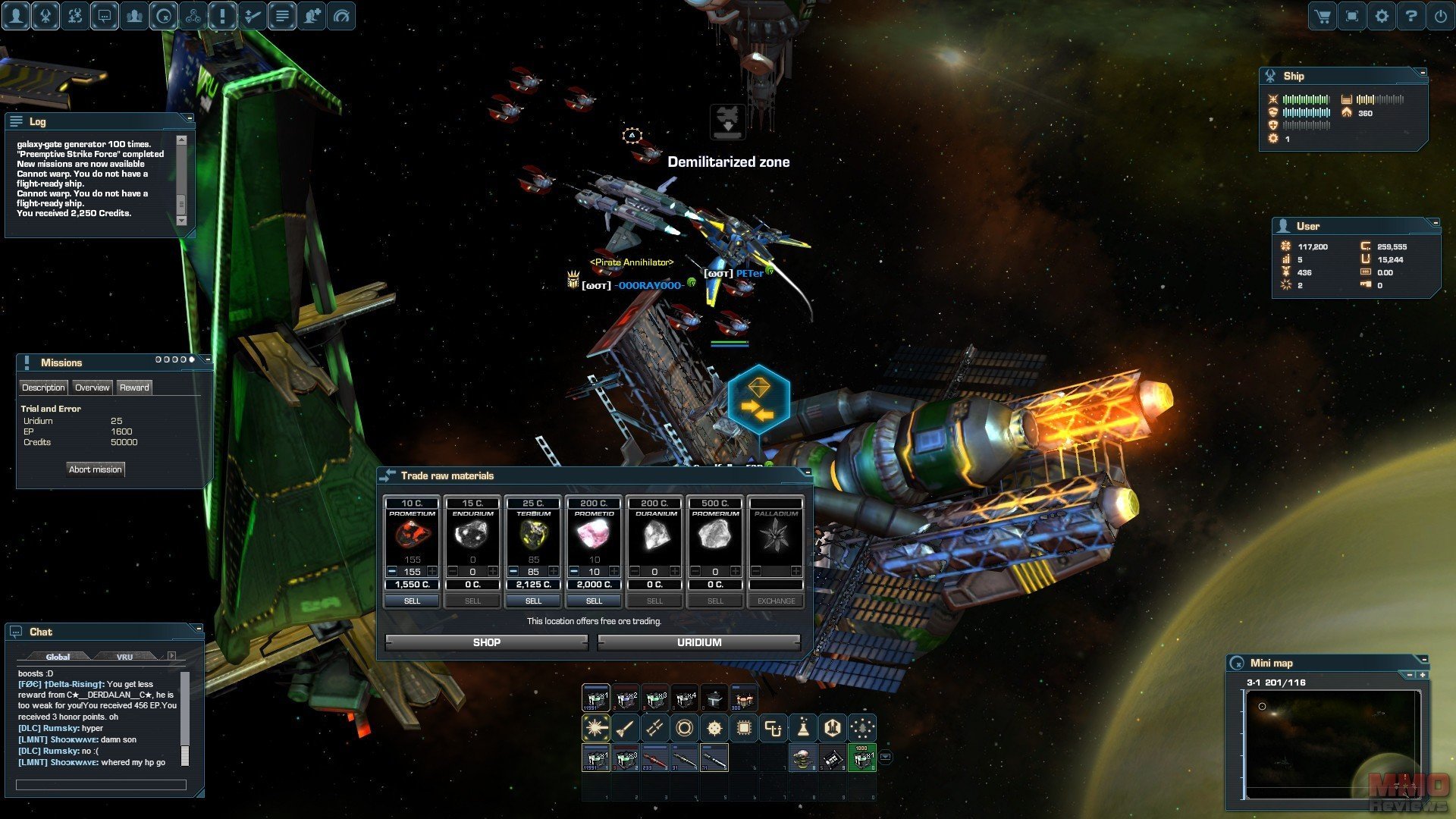Screen dimensions: 1456x819
Task: Open the shopping cart icon
Action: [1323, 16]
